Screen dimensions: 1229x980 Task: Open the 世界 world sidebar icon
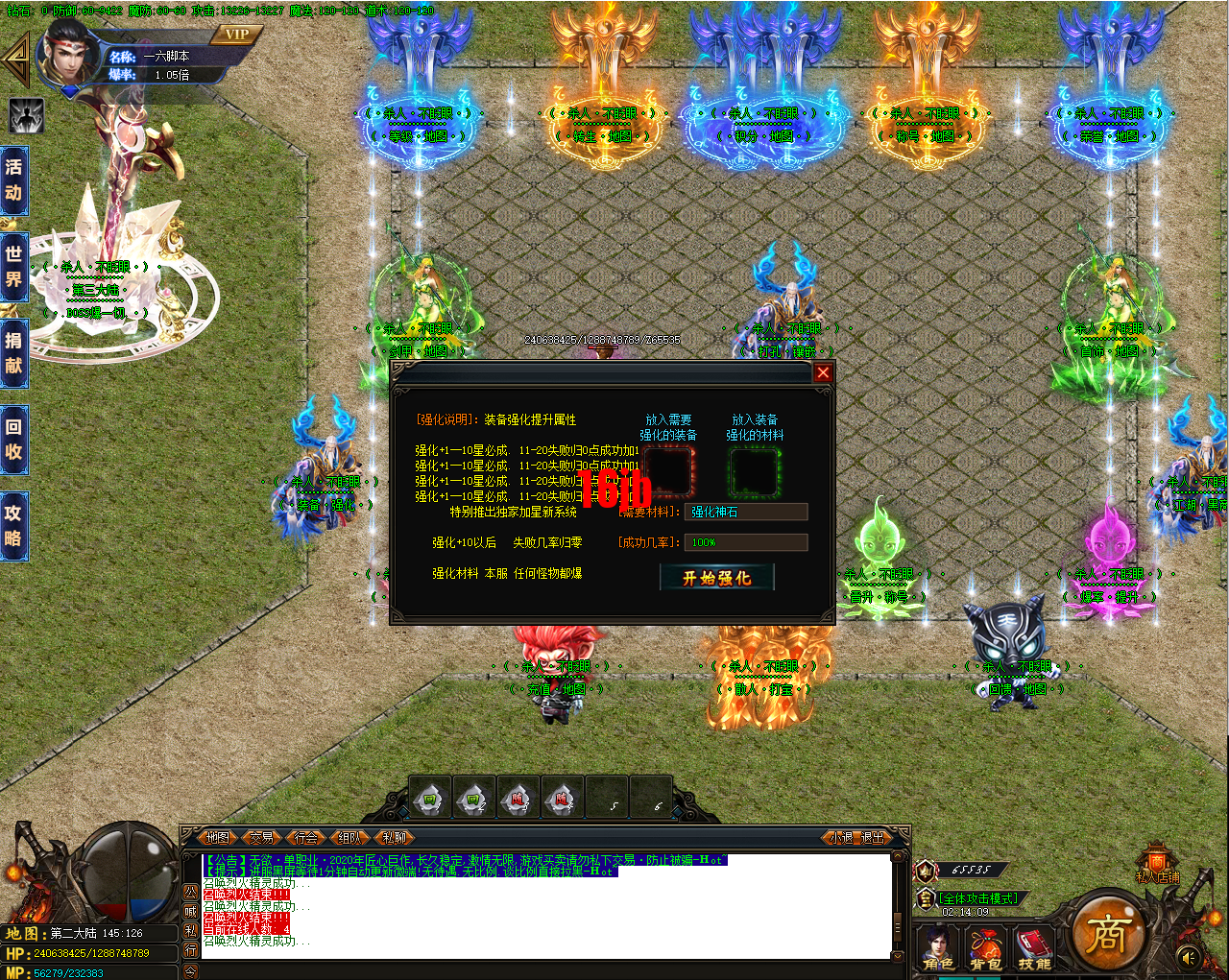coord(13,267)
